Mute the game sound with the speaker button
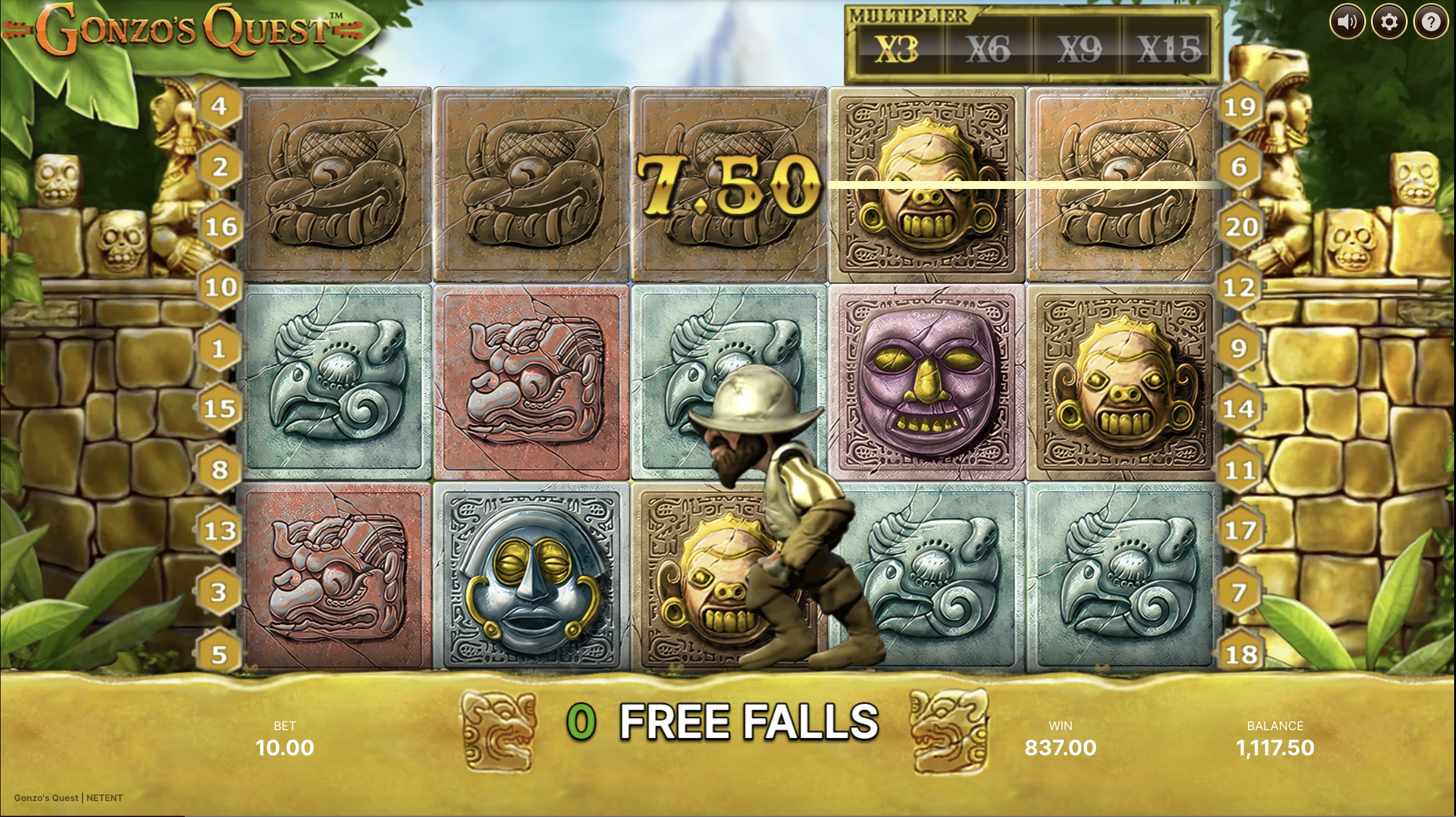The image size is (1456, 817). [x=1347, y=23]
